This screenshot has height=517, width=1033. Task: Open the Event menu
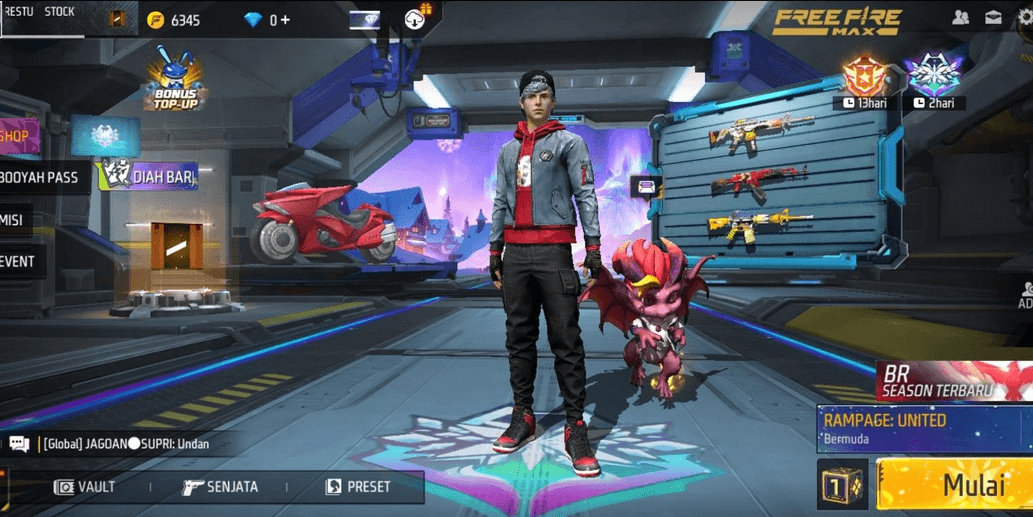pos(18,261)
